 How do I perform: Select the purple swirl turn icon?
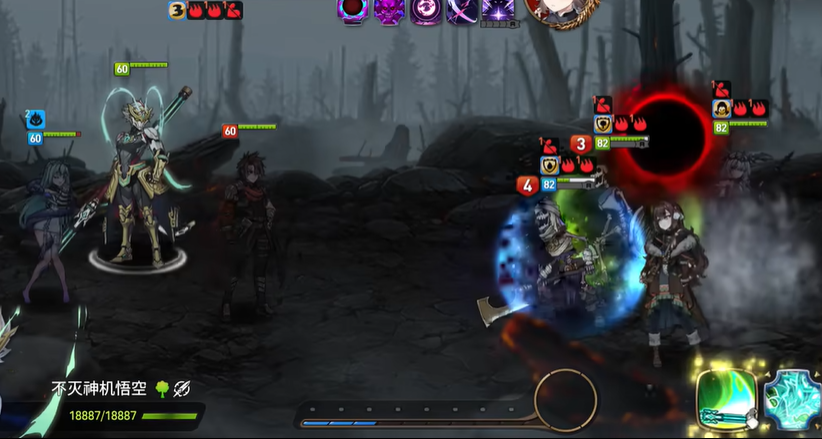click(x=427, y=10)
